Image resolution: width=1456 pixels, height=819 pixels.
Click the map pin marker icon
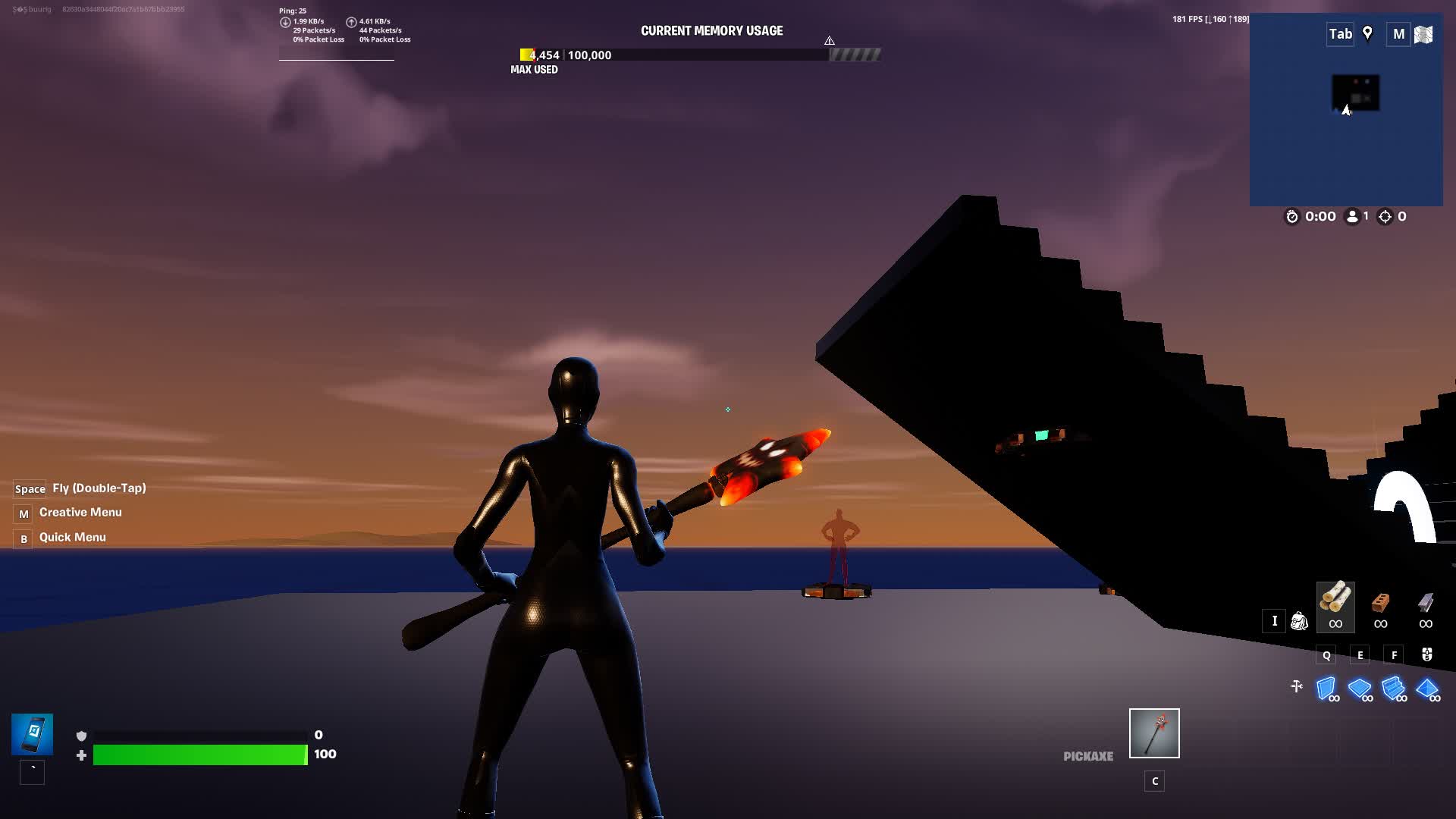[x=1367, y=33]
